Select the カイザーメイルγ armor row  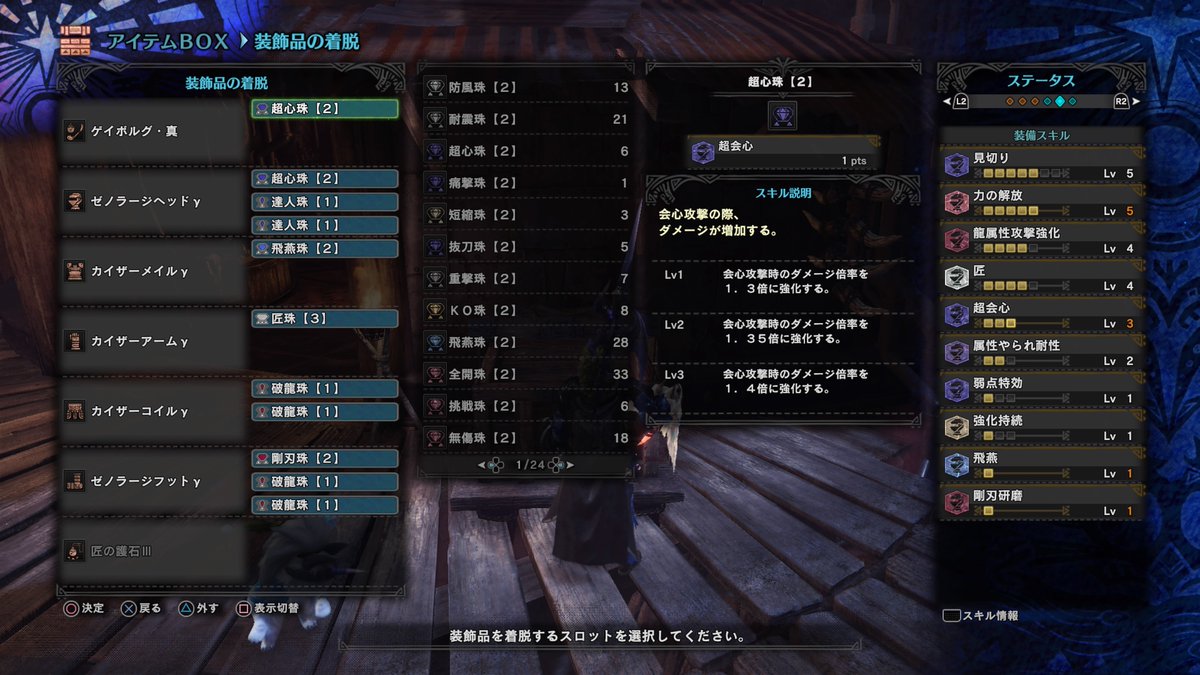click(153, 271)
